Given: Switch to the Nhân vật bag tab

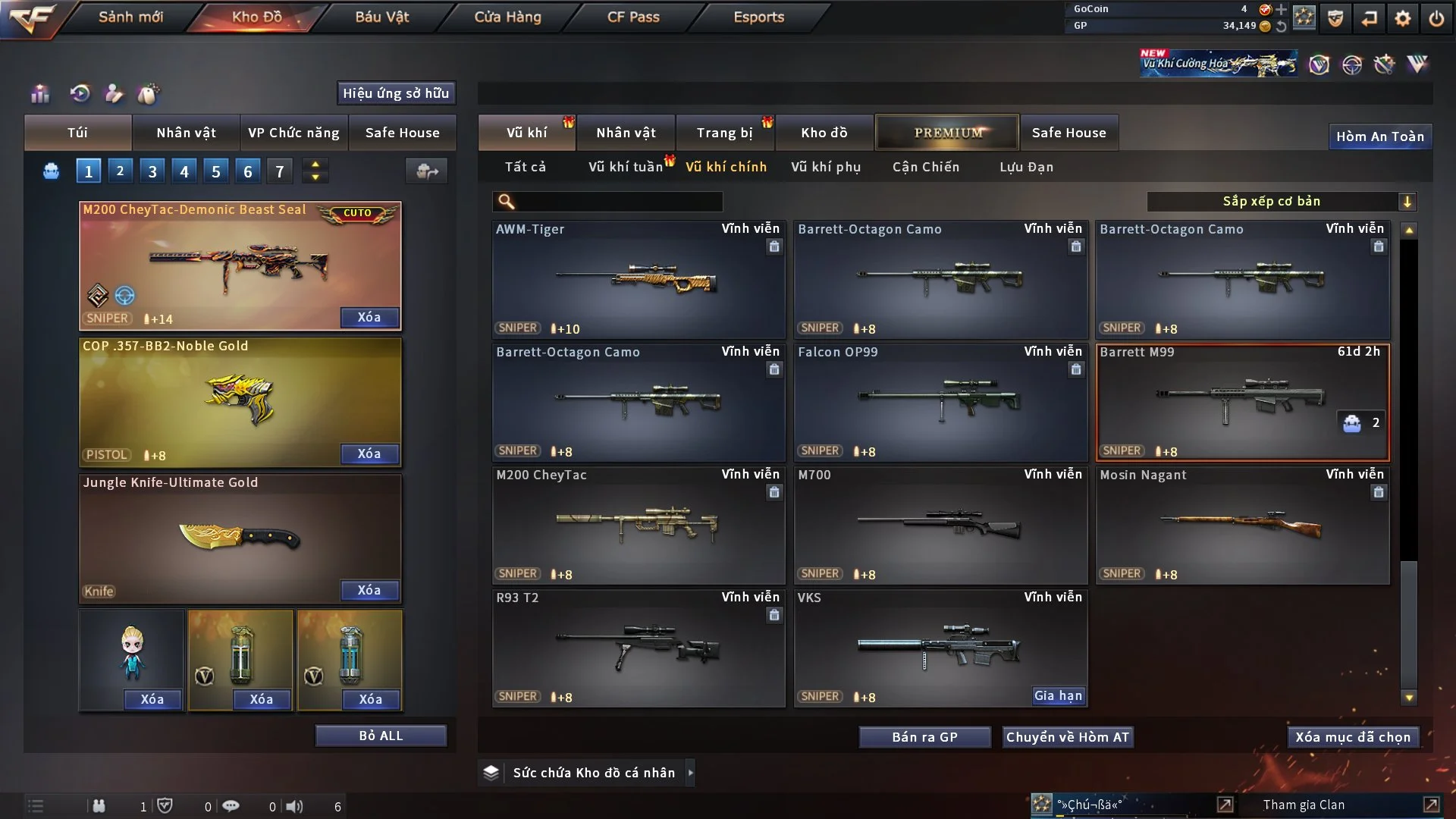Looking at the screenshot, I should tap(186, 133).
